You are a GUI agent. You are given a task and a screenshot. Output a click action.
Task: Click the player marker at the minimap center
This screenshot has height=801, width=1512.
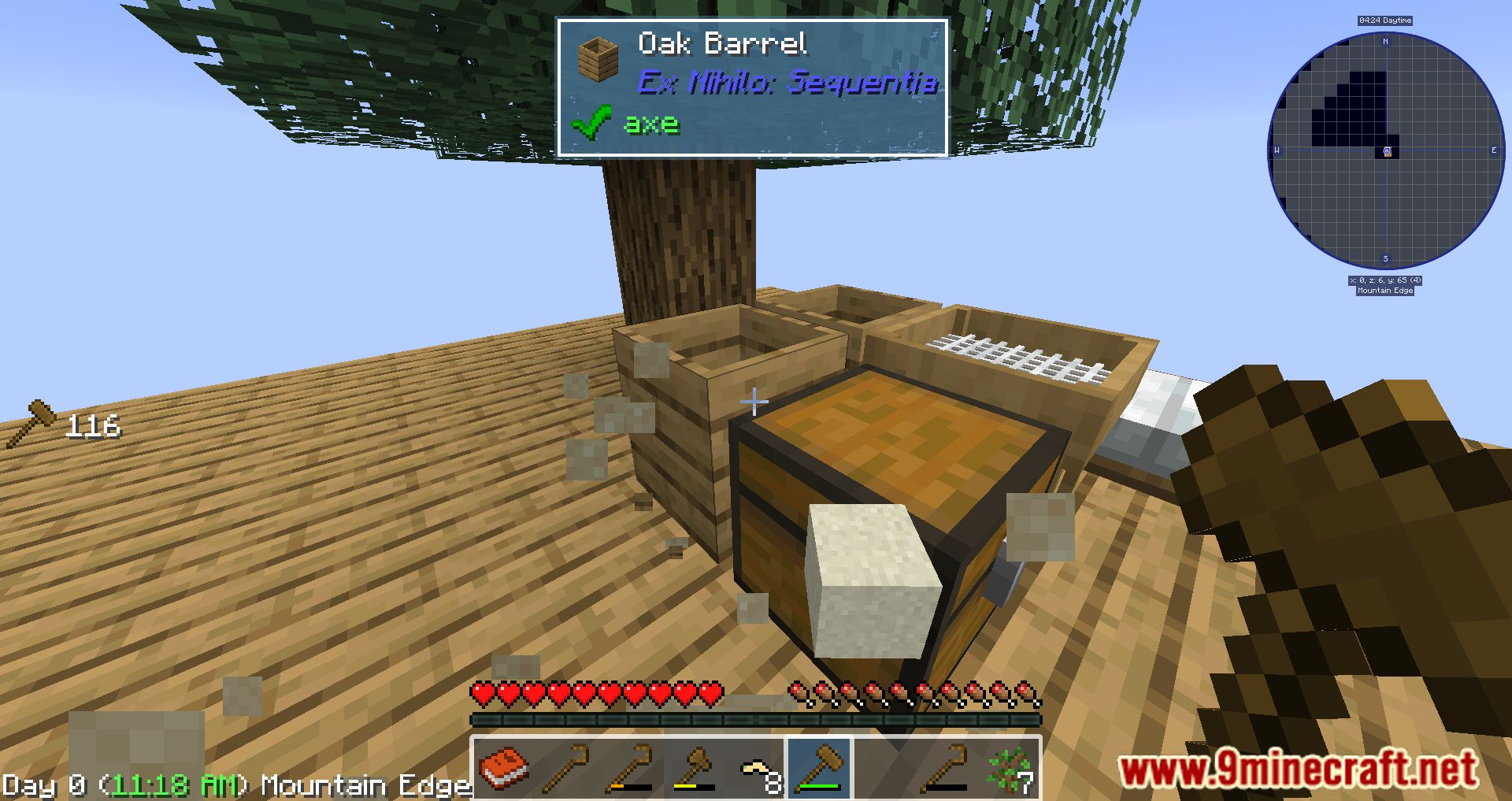coord(1386,150)
